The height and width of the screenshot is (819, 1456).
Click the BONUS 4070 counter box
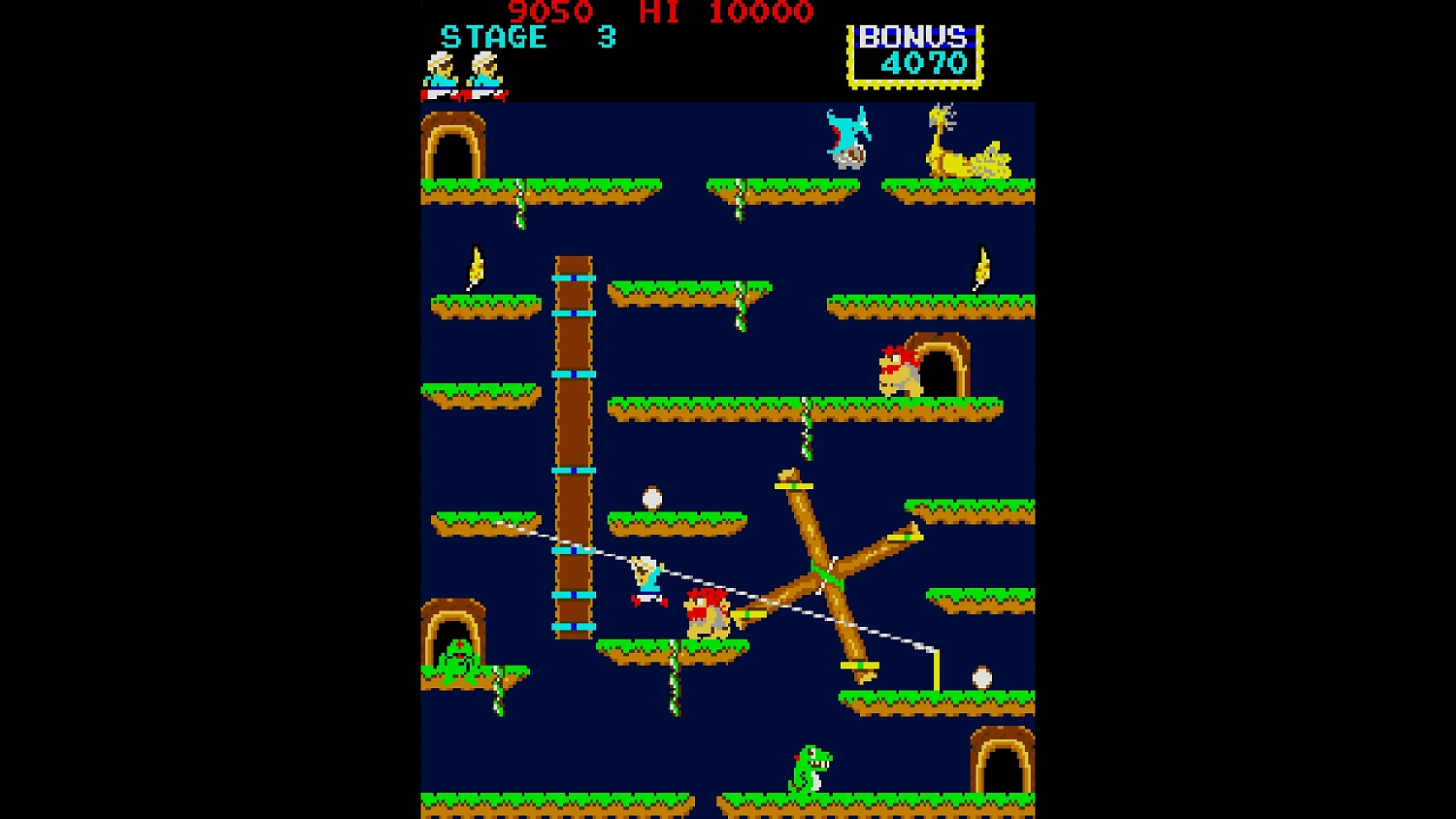(913, 53)
